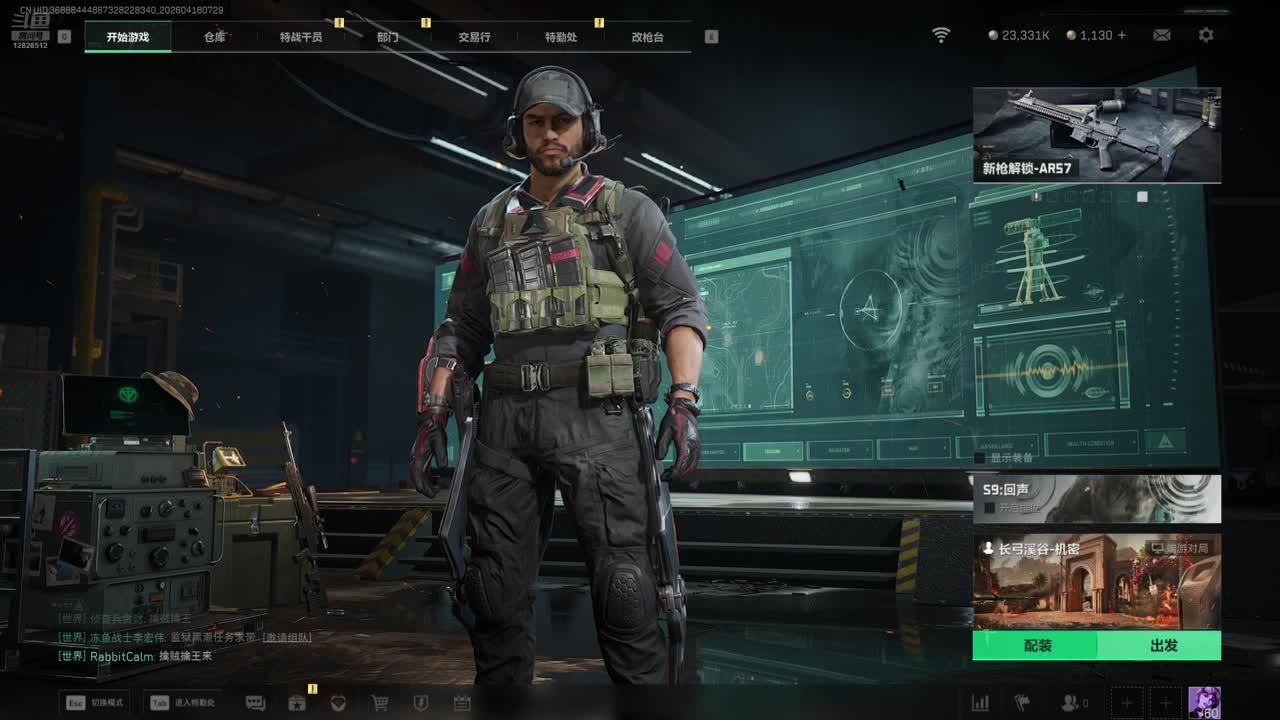Open the S9:回声 season banner
This screenshot has height=720, width=1280.
(1096, 498)
